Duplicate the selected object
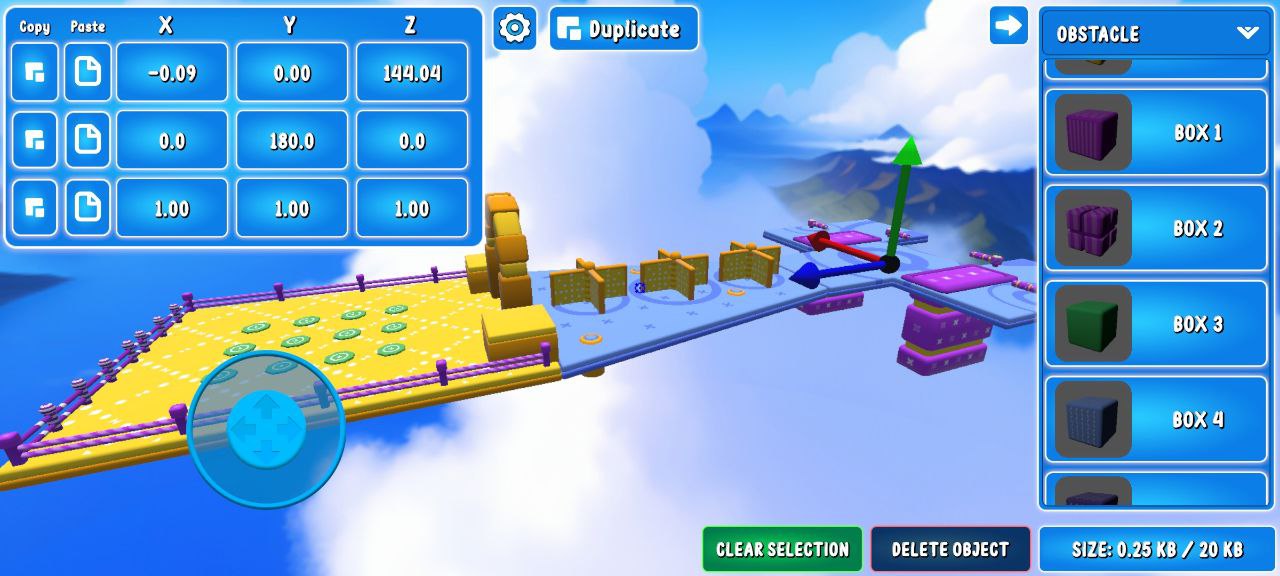Viewport: 1280px width, 576px height. pos(624,29)
